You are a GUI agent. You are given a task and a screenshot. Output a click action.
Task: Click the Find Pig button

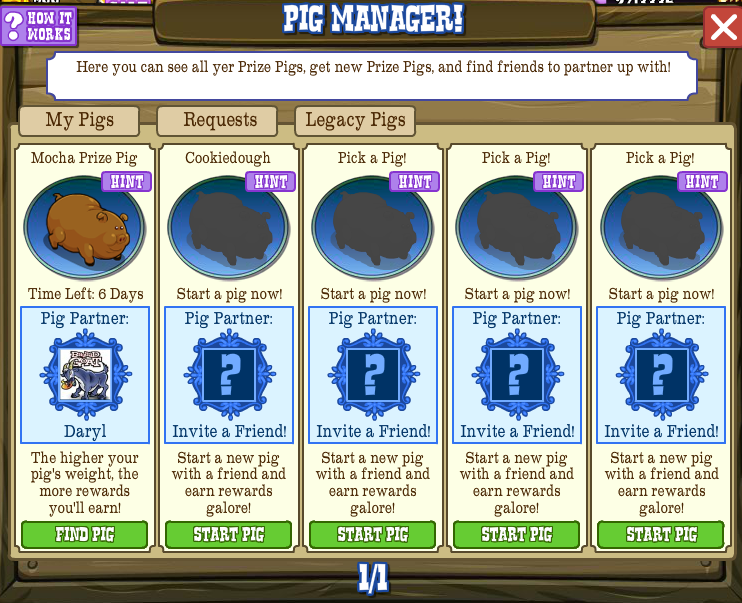pos(85,535)
